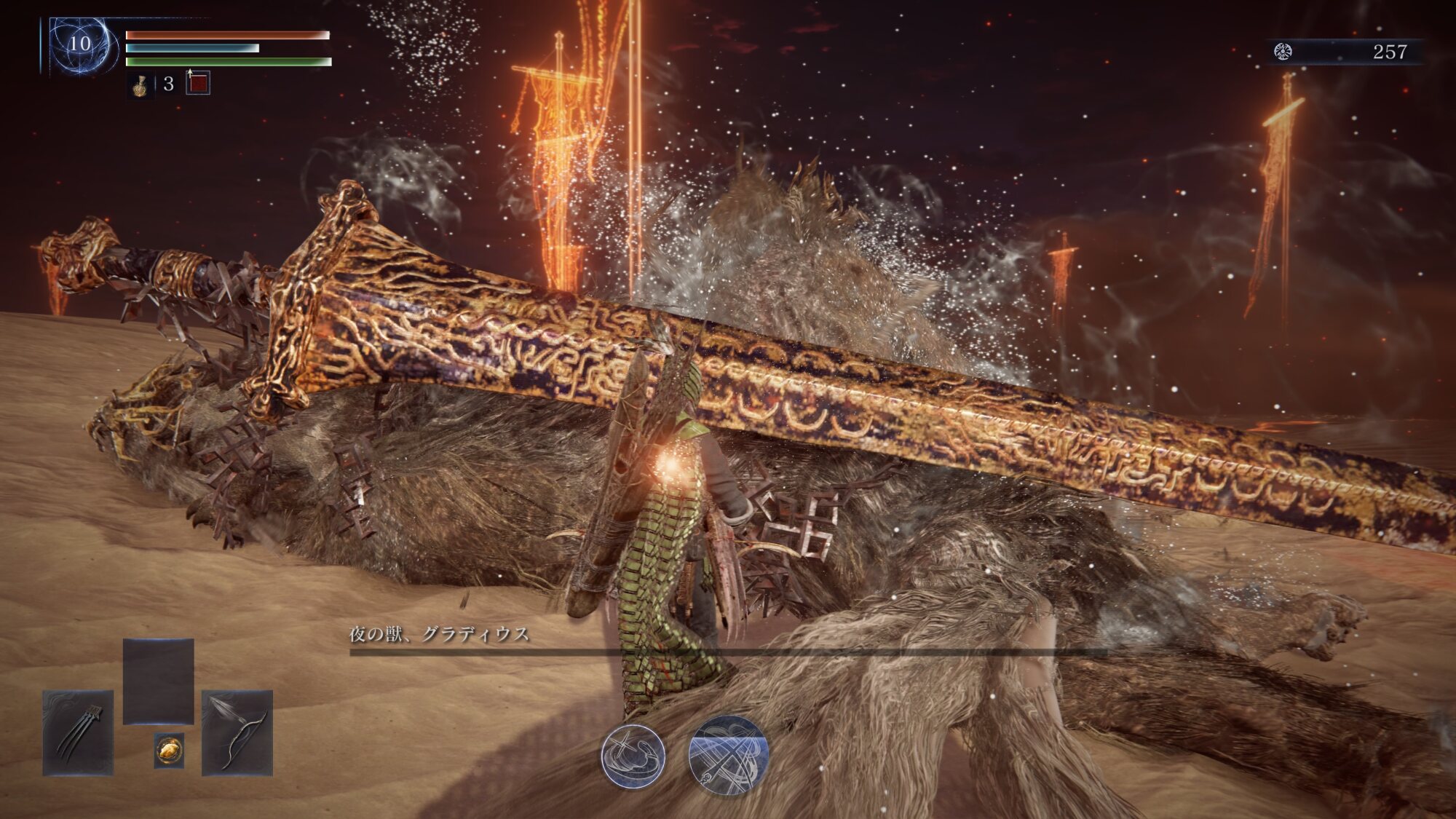Activate the larger ultimate art icon
Image resolution: width=1456 pixels, height=819 pixels.
point(728,754)
